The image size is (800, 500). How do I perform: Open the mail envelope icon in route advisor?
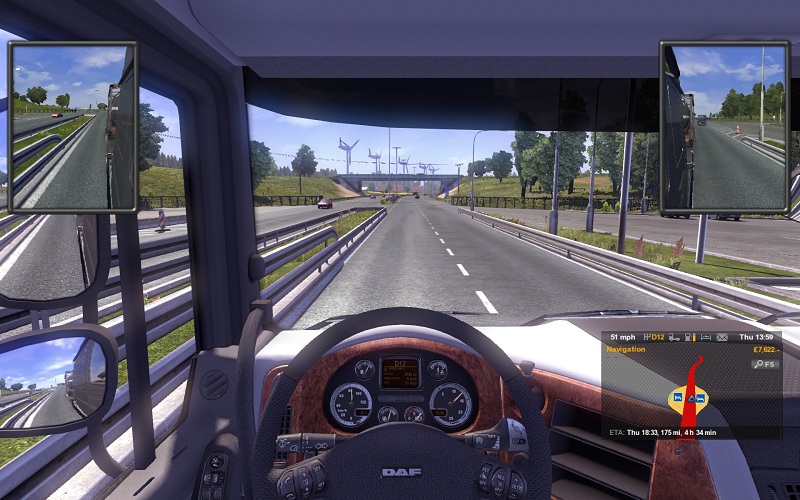click(722, 338)
